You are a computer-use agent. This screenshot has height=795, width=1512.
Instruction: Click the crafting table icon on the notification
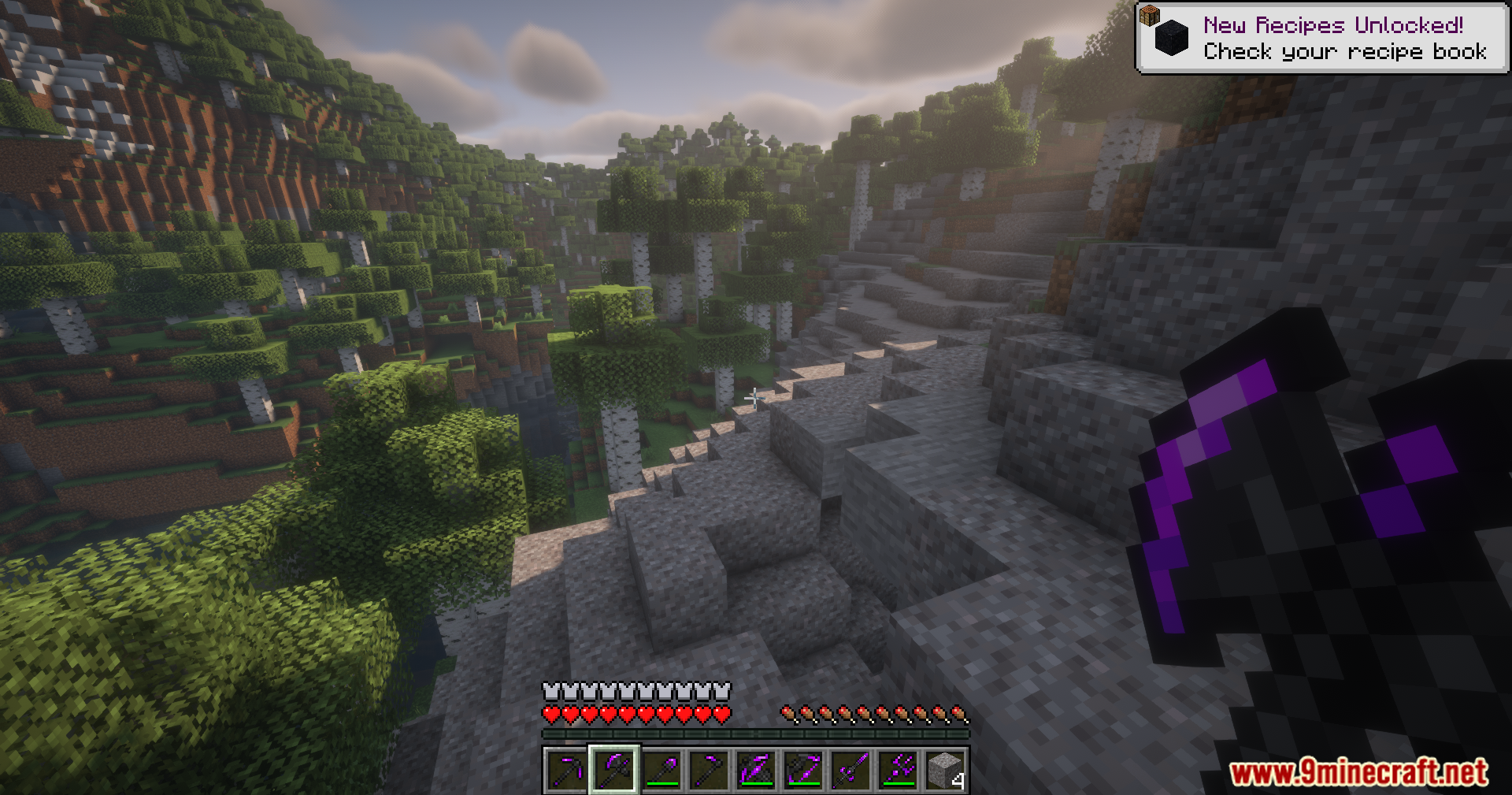pyautogui.click(x=1150, y=14)
